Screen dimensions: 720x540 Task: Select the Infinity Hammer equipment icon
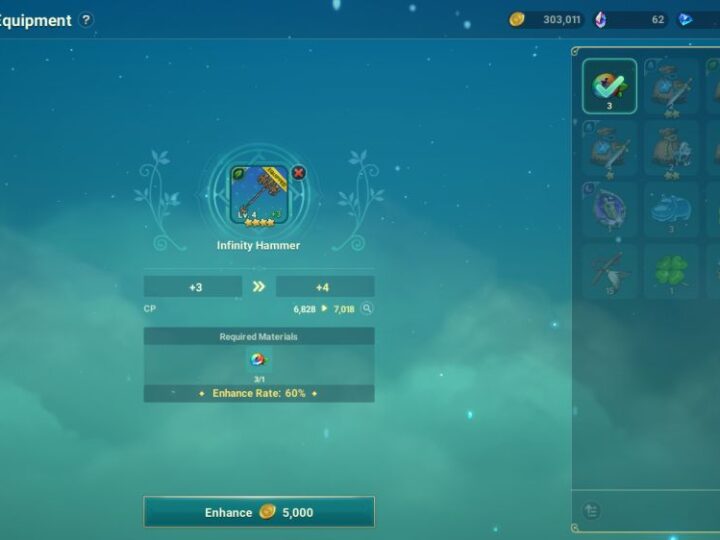[x=258, y=194]
